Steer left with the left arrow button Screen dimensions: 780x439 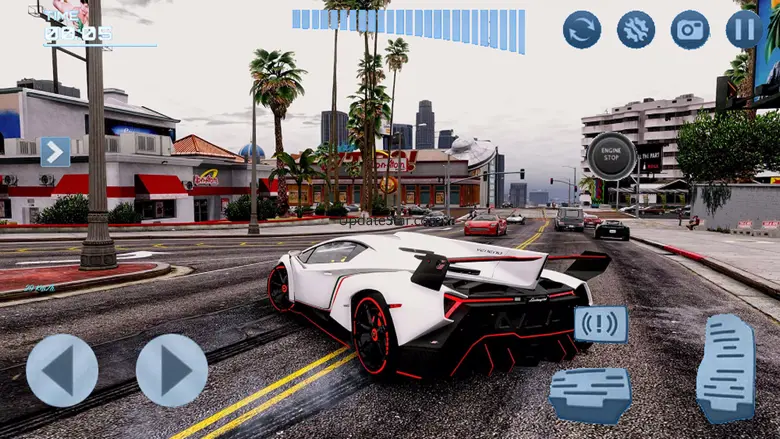[62, 370]
